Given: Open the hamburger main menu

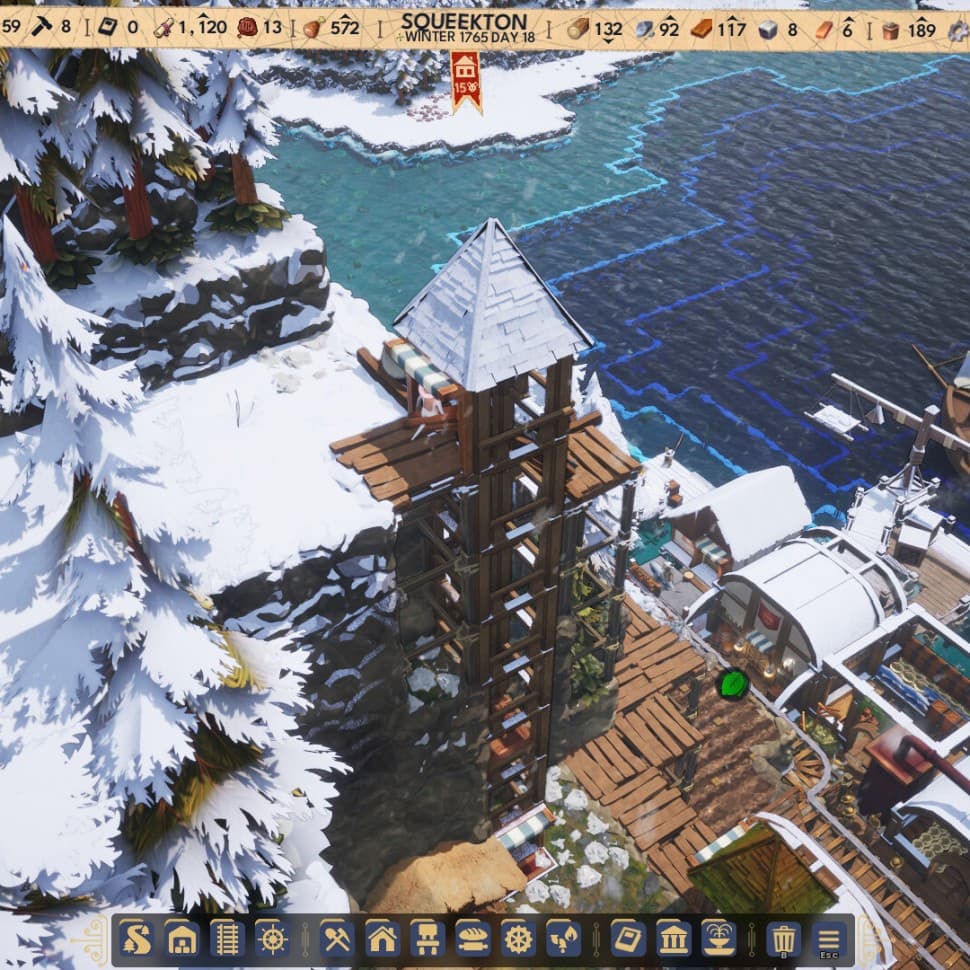Looking at the screenshot, I should (x=829, y=939).
